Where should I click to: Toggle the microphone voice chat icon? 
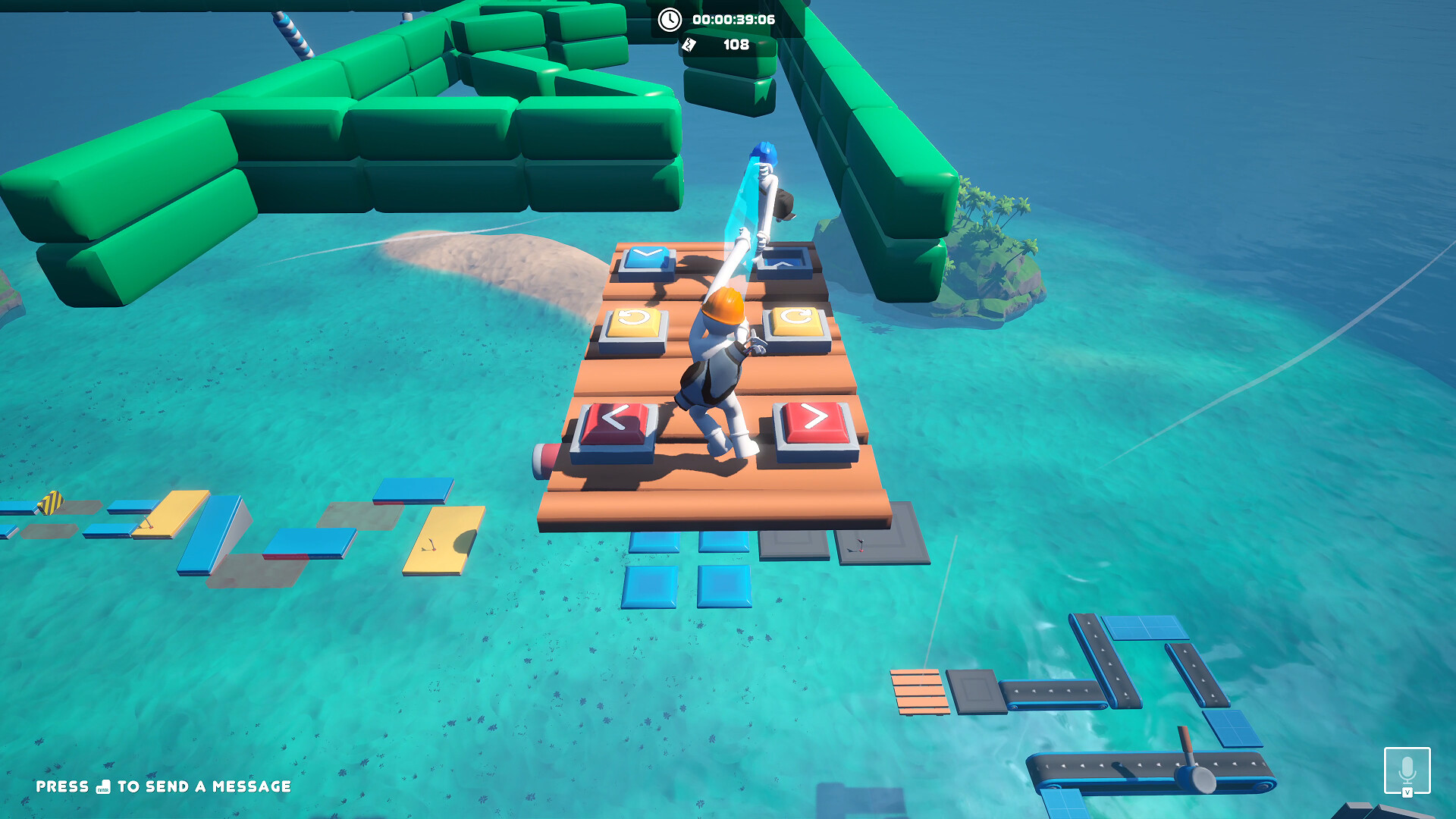1407,770
